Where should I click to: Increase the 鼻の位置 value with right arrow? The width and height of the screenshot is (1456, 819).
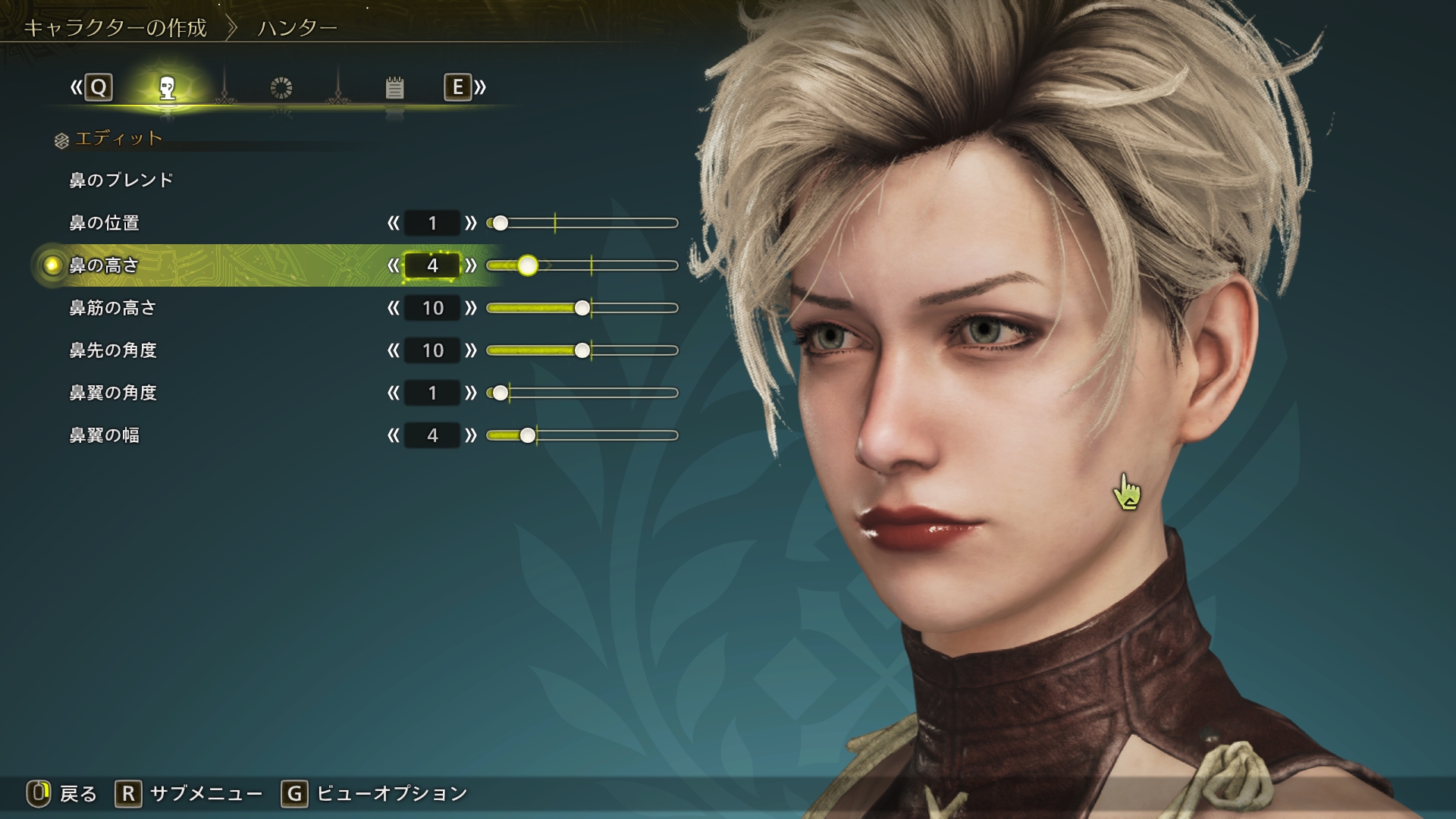click(471, 223)
